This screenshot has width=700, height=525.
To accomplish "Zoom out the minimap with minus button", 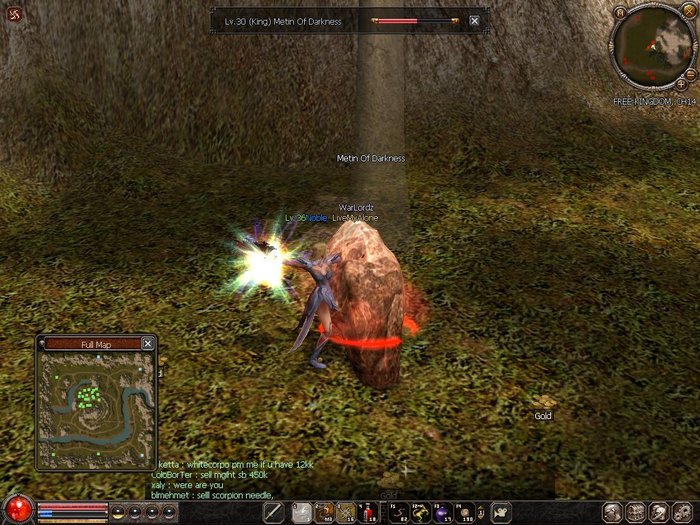I will click(692, 72).
